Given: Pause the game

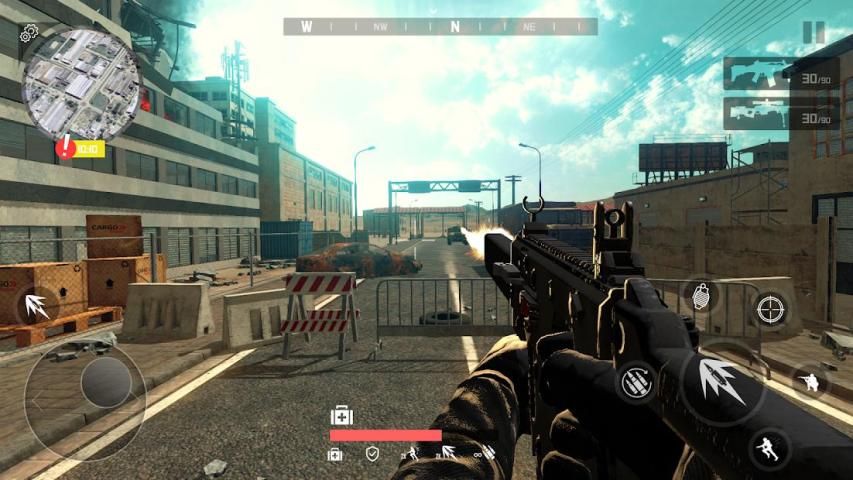Looking at the screenshot, I should (814, 32).
